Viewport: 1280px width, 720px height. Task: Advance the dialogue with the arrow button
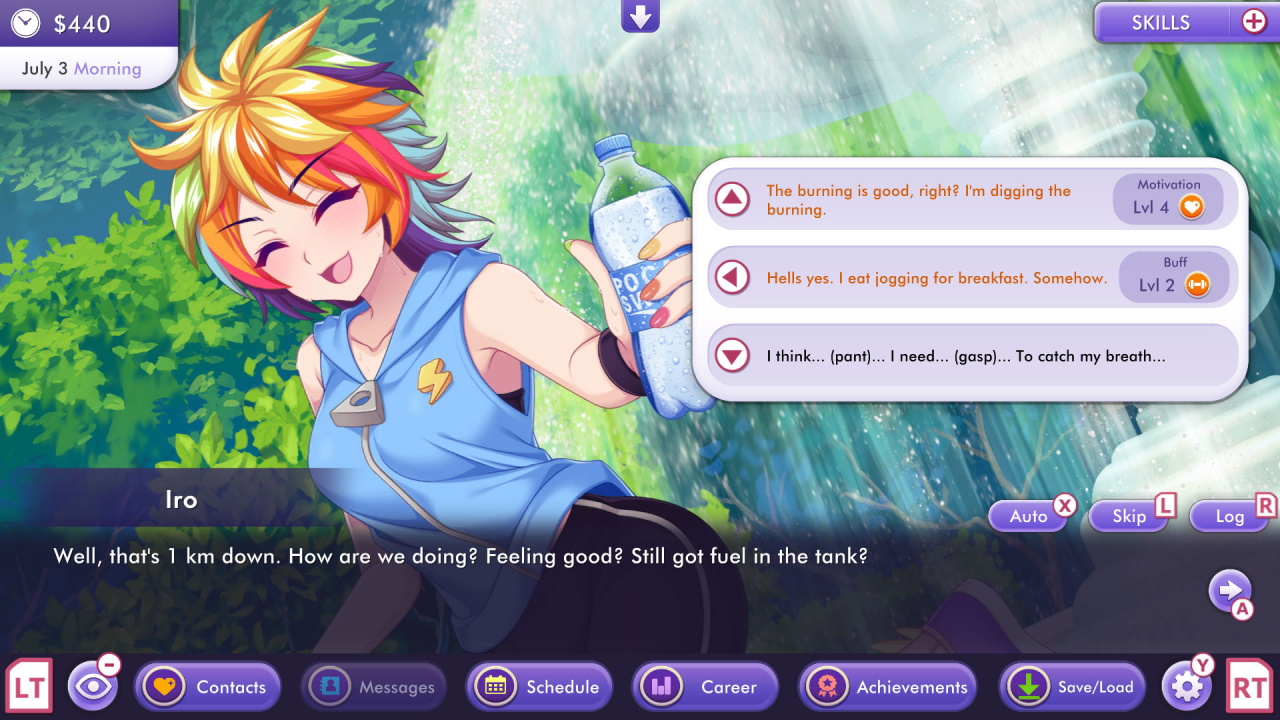tap(1231, 591)
